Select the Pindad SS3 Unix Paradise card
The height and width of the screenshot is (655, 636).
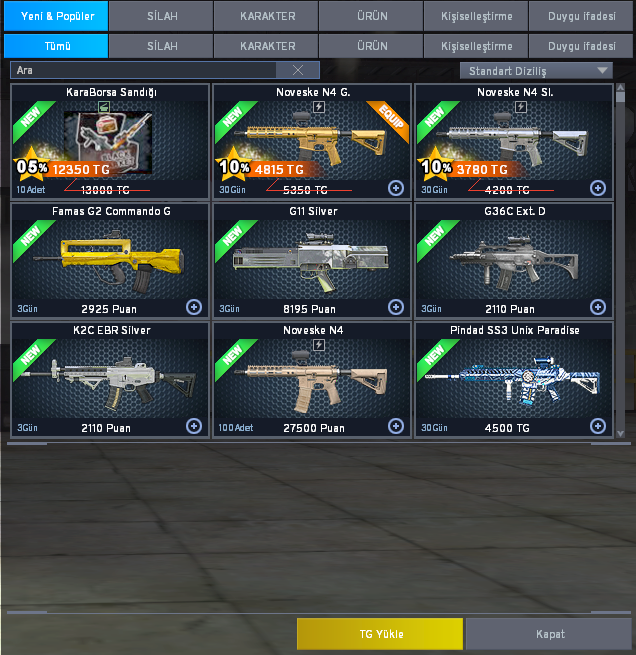pos(514,378)
